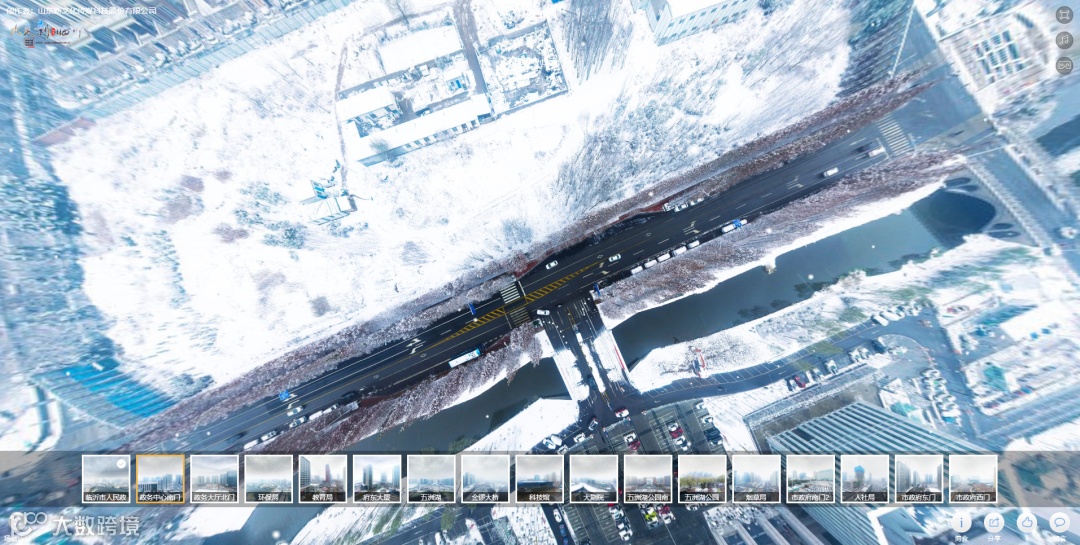1080x545 pixels.
Task: Select the 五洲湖 scene thumbnail
Action: (431, 477)
